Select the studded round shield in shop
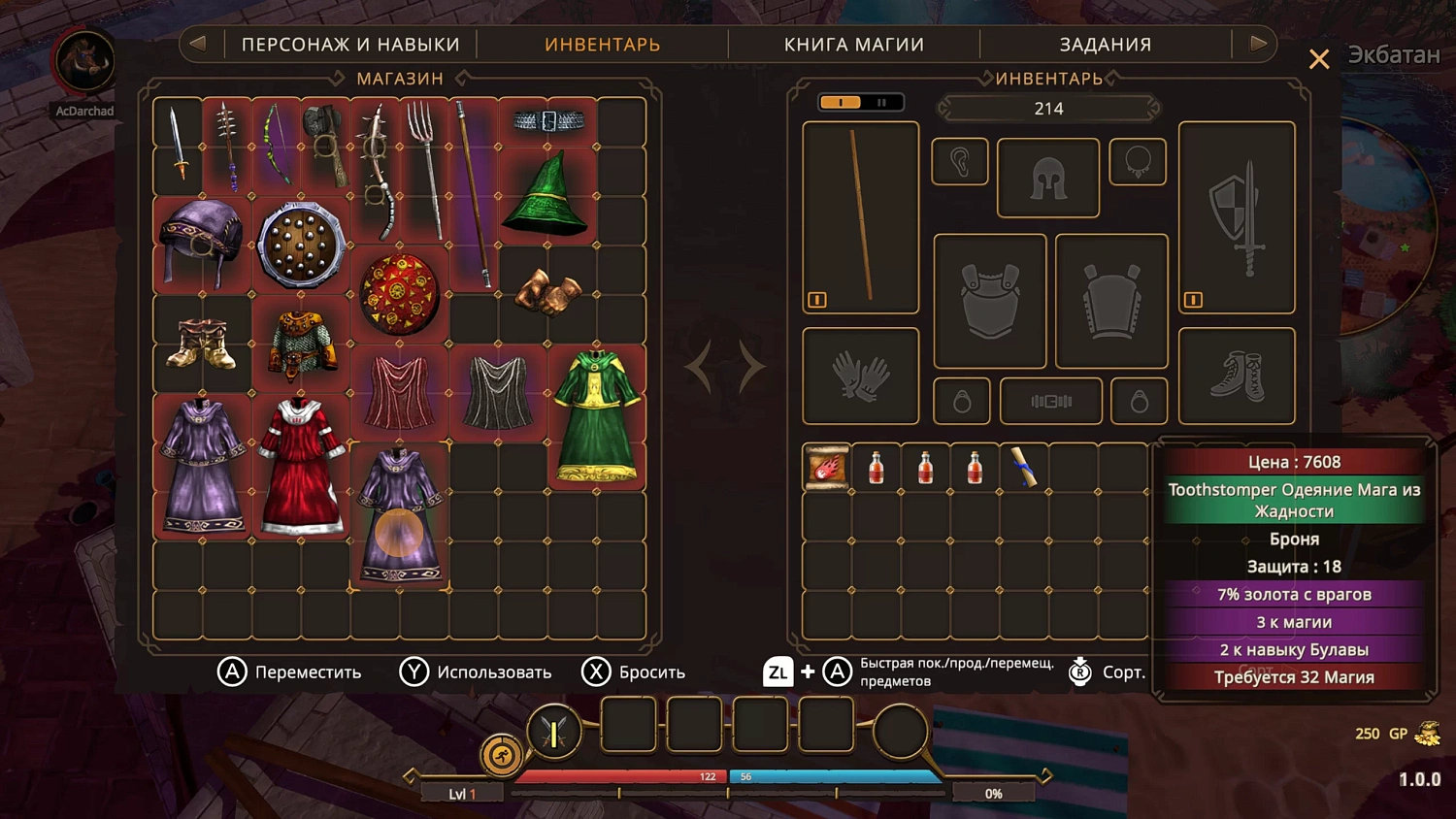Image resolution: width=1456 pixels, height=819 pixels. click(x=301, y=245)
